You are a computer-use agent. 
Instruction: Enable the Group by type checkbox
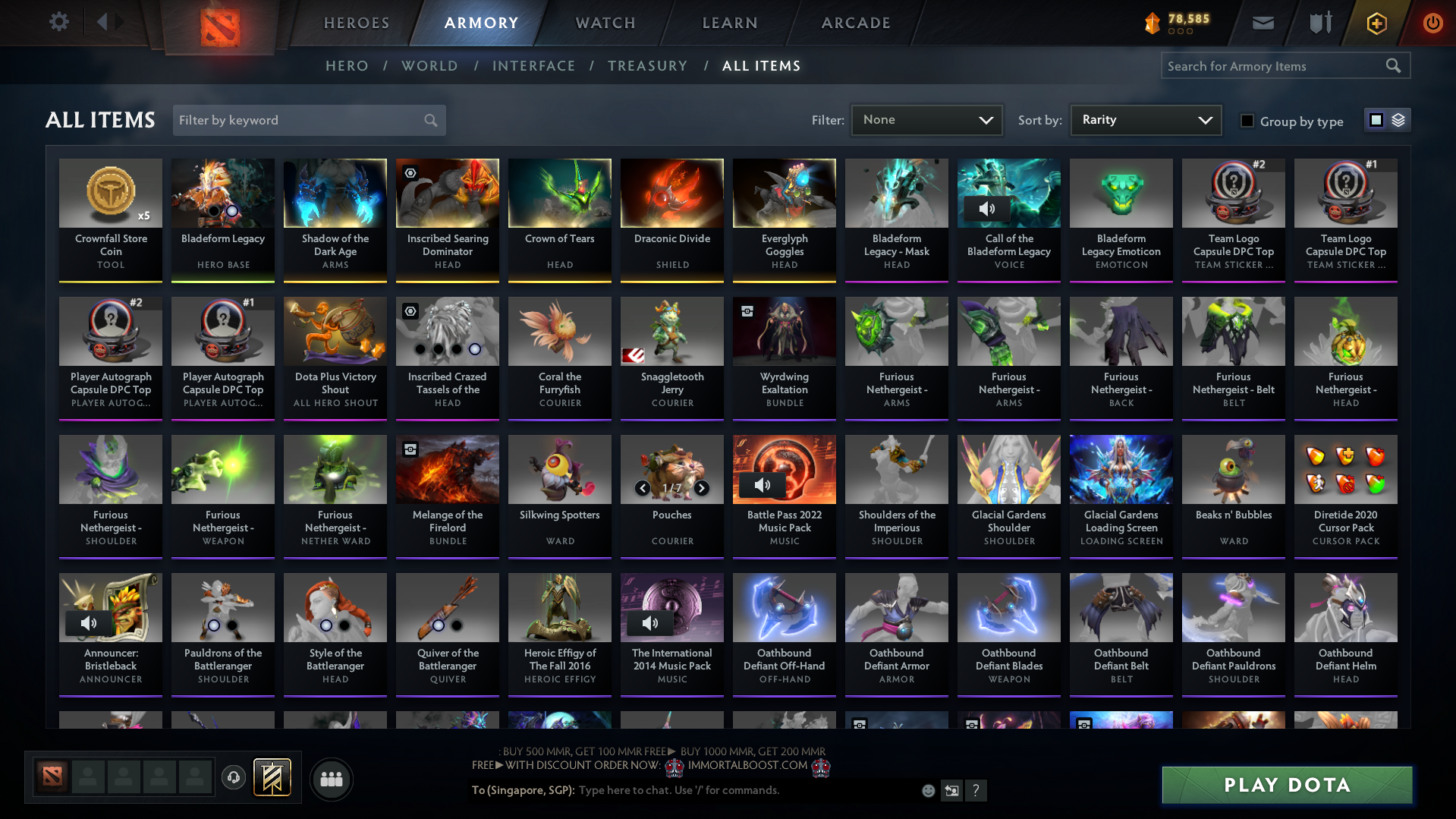click(x=1247, y=120)
